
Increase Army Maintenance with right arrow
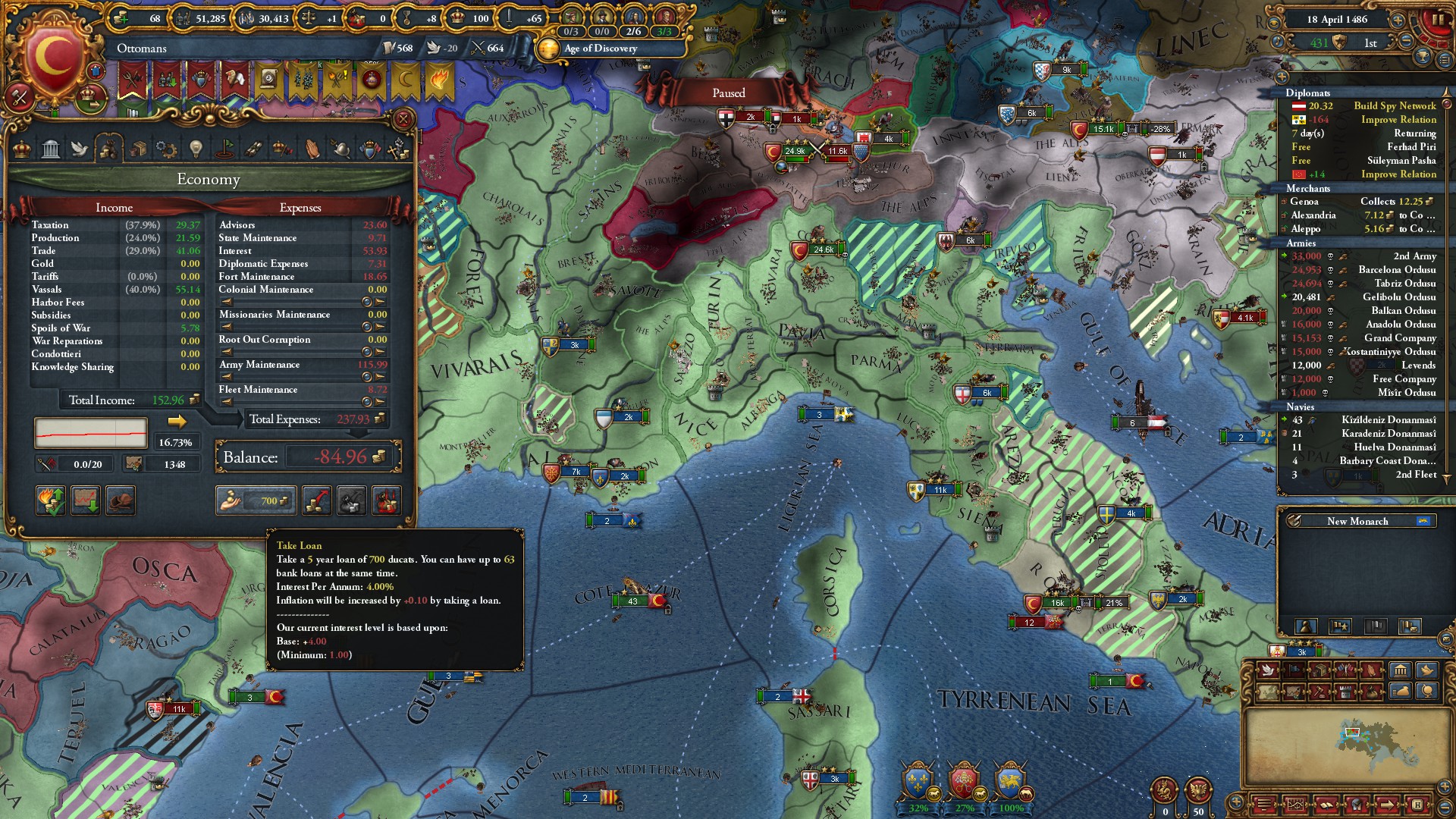[x=380, y=377]
